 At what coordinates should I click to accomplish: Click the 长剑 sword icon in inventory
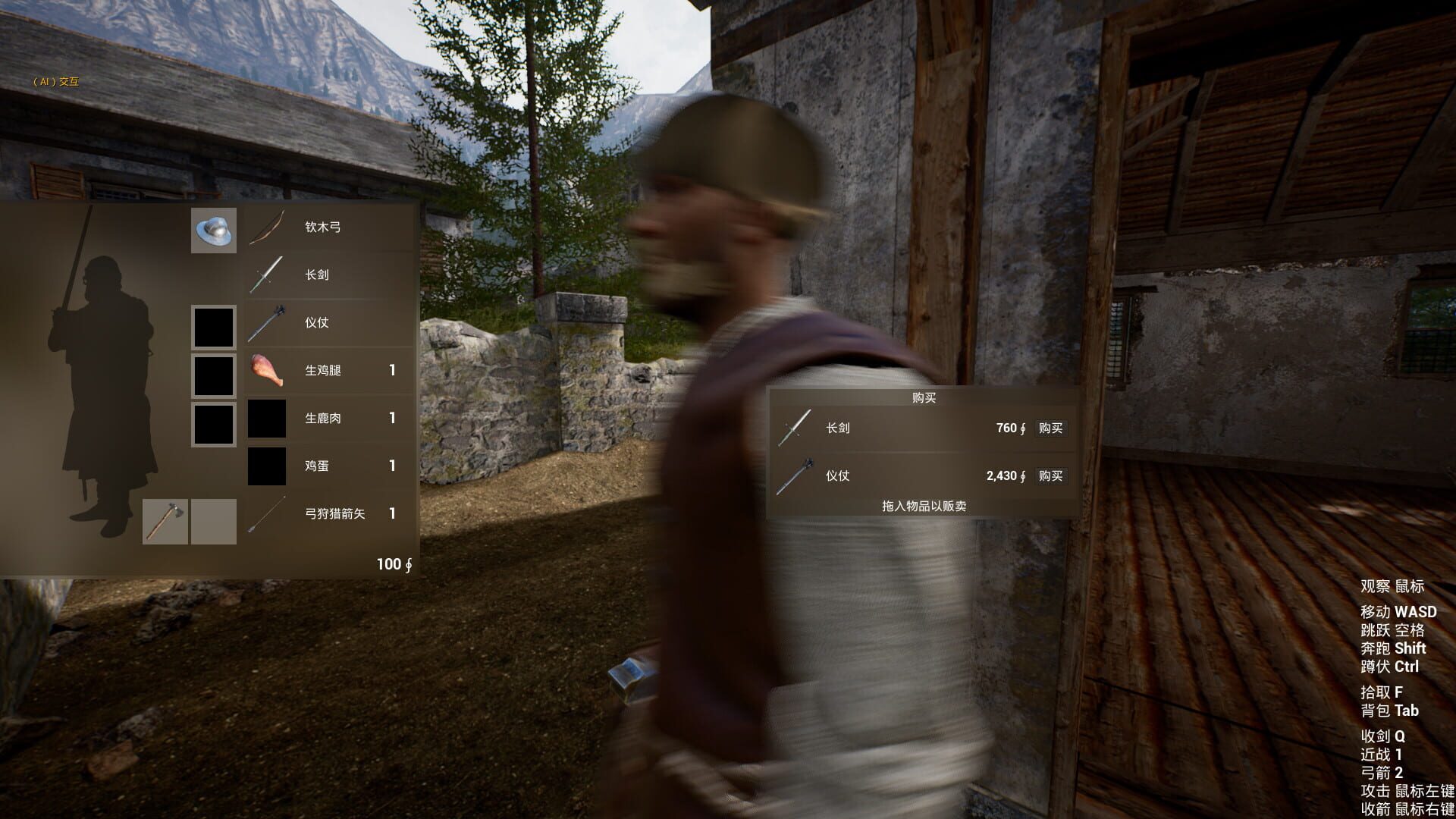point(266,275)
